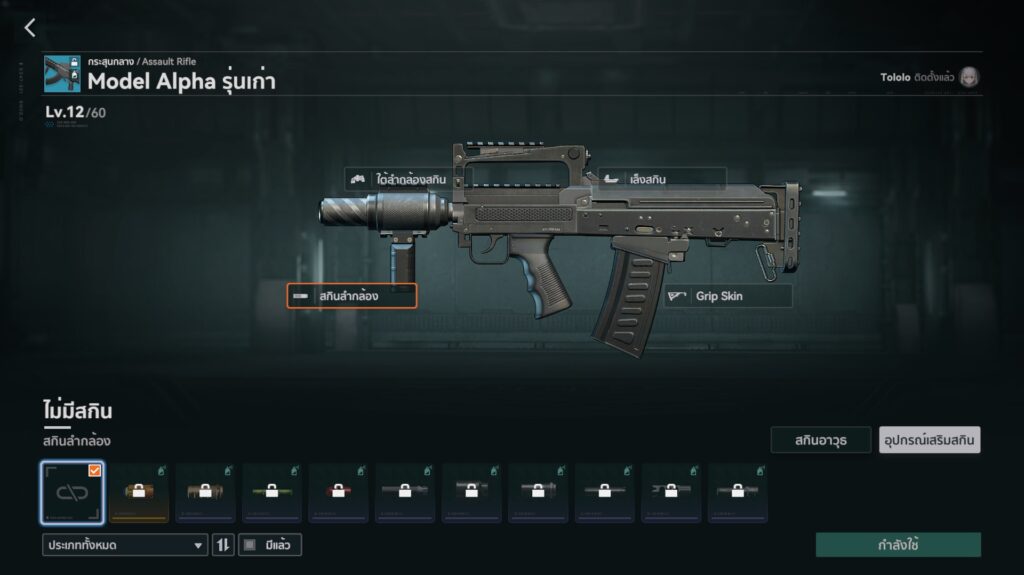Select the empty no-skin thumbnail

coord(72,492)
